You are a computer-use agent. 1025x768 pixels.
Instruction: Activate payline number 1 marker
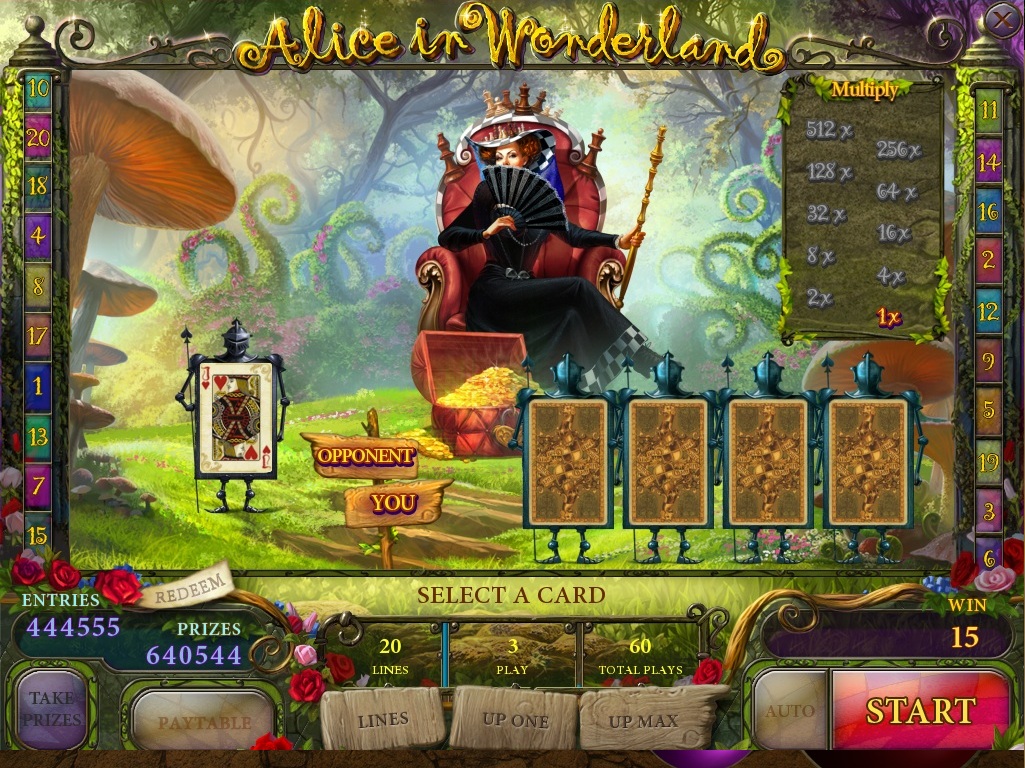[38, 385]
